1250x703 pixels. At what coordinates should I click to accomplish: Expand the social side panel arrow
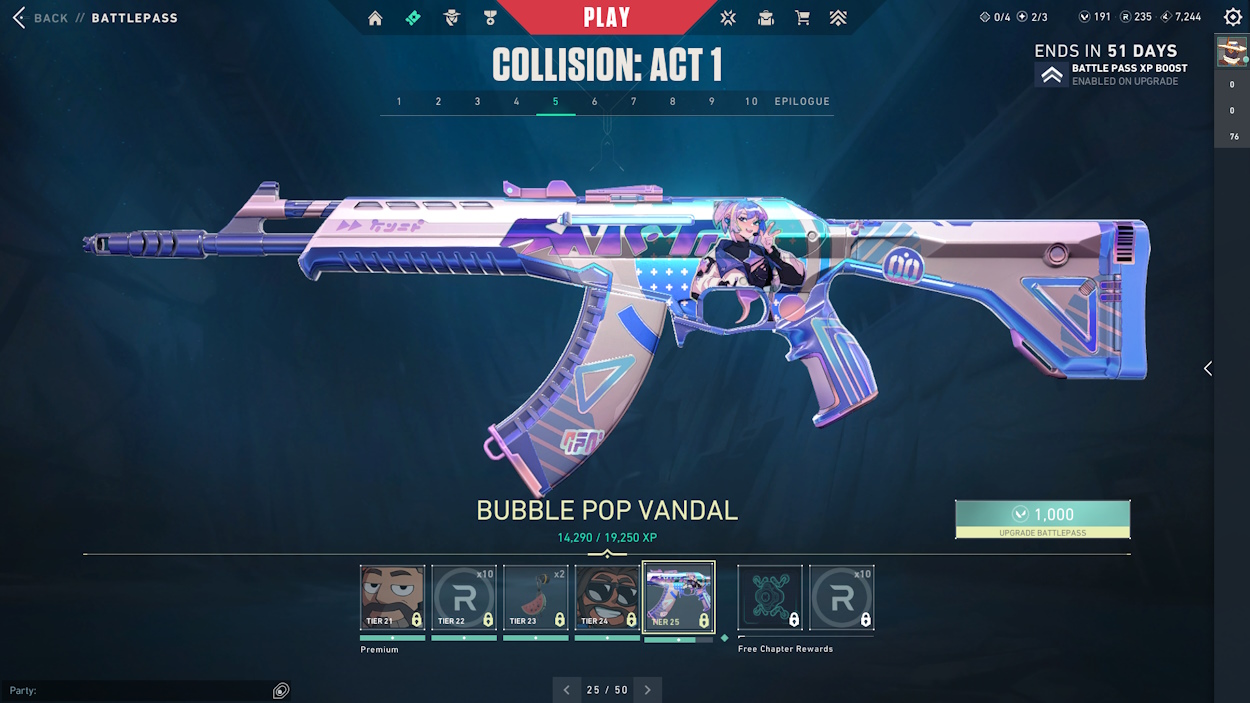coord(1208,369)
